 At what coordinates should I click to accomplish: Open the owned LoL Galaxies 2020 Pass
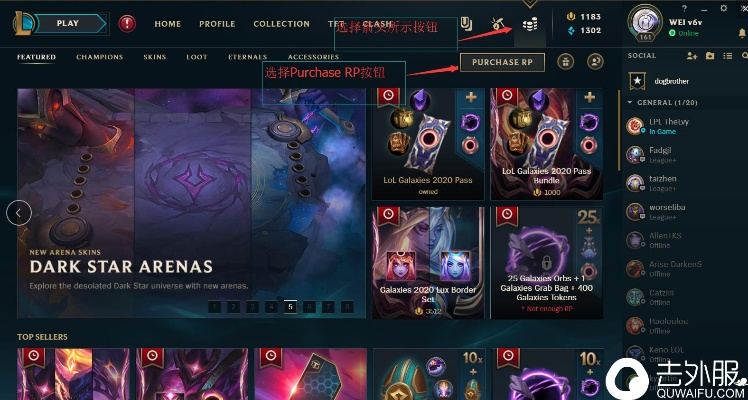tap(428, 144)
